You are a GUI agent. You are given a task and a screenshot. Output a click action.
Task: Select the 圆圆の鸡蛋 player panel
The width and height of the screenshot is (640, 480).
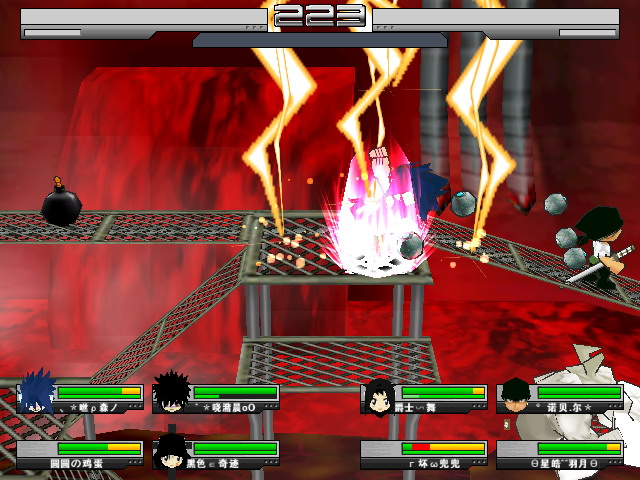[80, 455]
